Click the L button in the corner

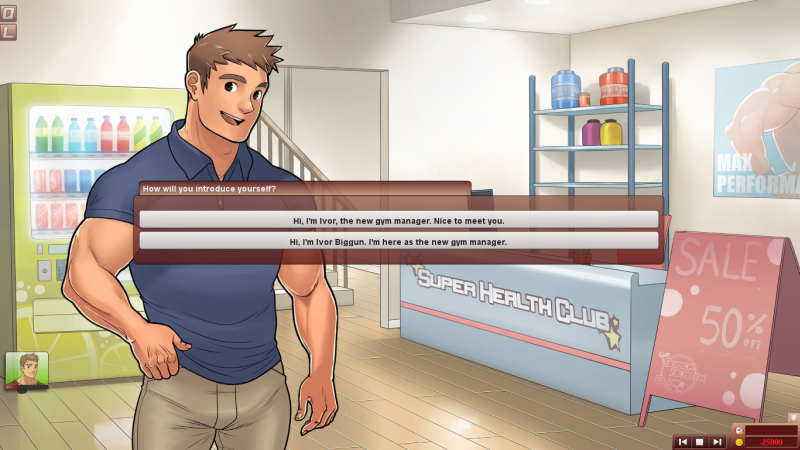[8, 32]
